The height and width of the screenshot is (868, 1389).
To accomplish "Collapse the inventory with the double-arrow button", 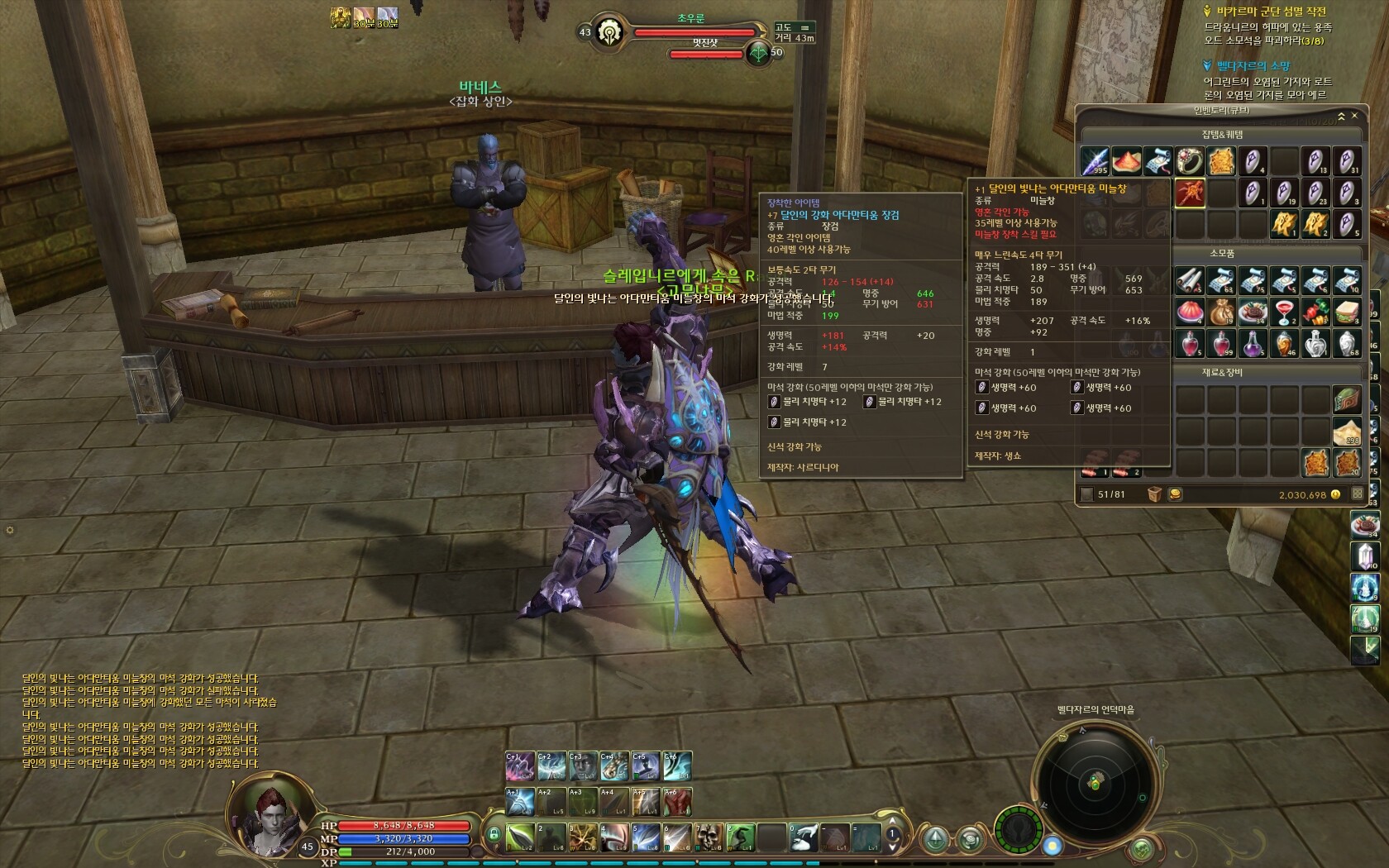I will [1341, 116].
